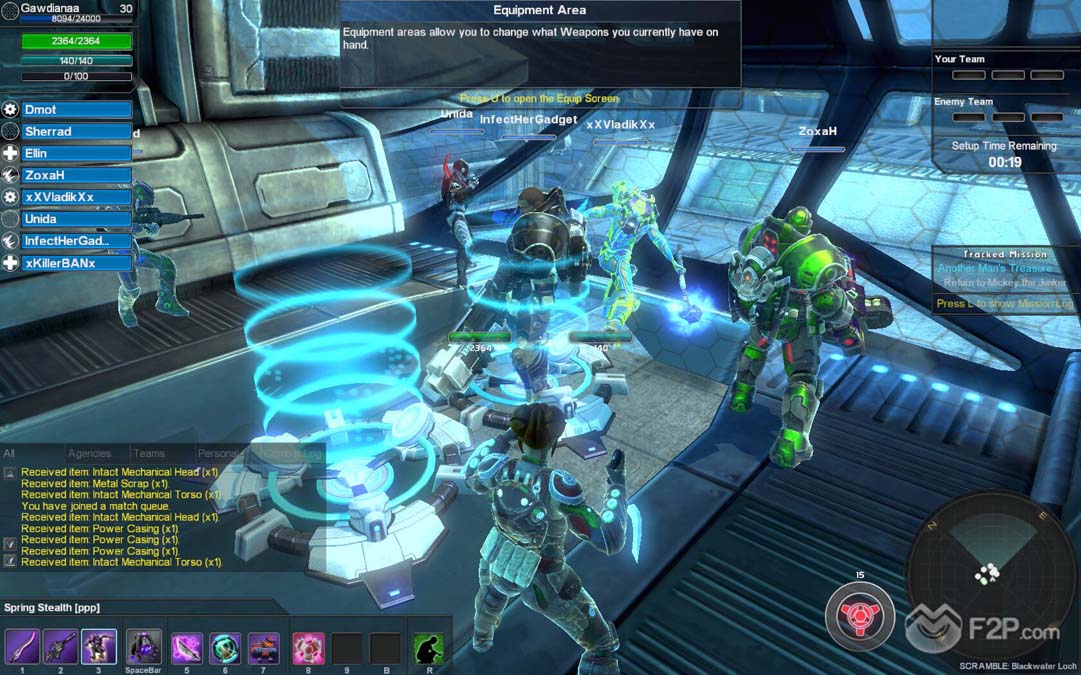Select xKillerBANx in the team list
Viewport: 1081px width, 675px height.
(76, 263)
